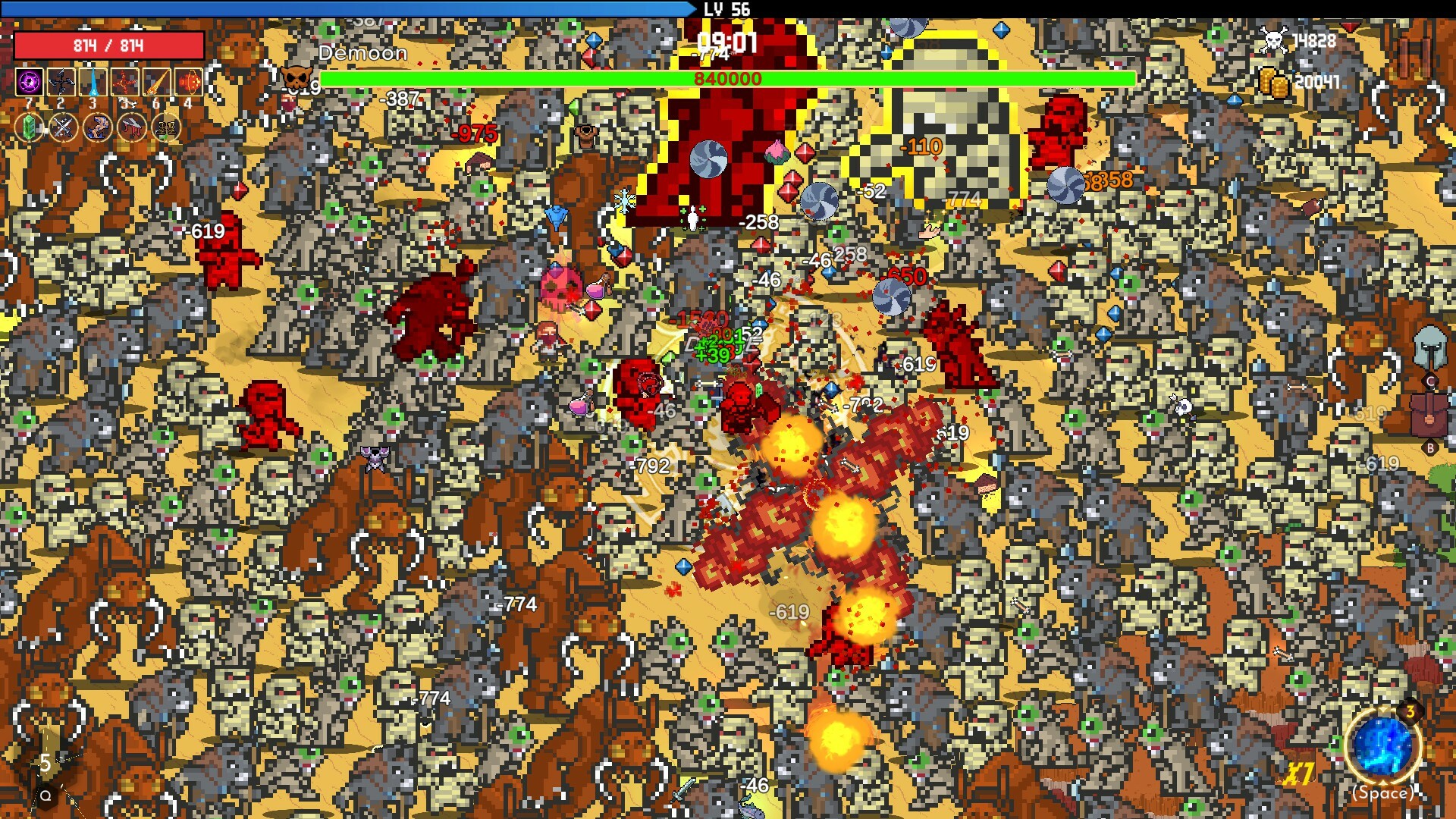Viewport: 1456px width, 819px height.
Task: Activate the blue ice shard weapon slot
Action: (x=93, y=81)
